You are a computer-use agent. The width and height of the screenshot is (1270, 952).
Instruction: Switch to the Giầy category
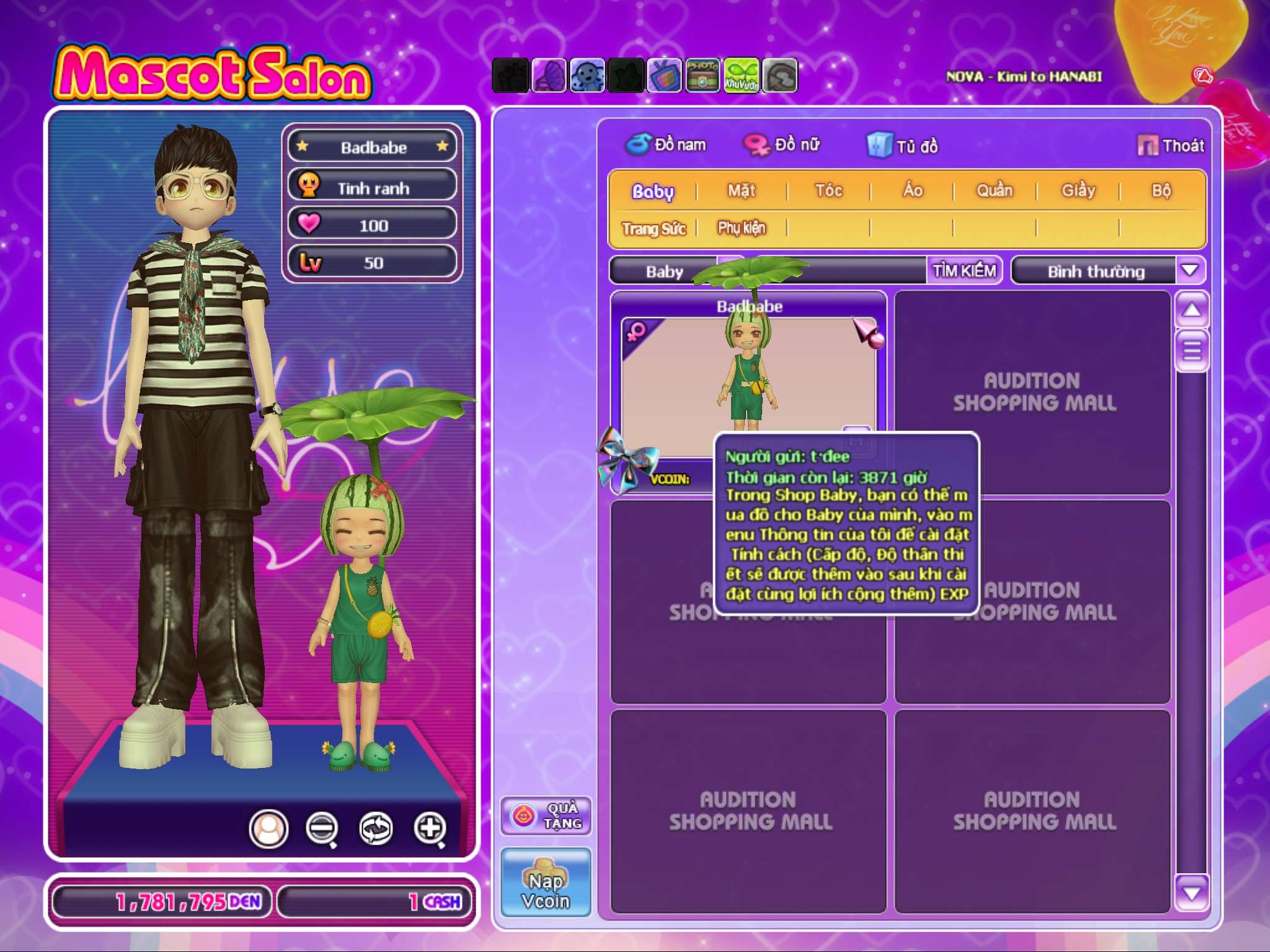point(1078,191)
